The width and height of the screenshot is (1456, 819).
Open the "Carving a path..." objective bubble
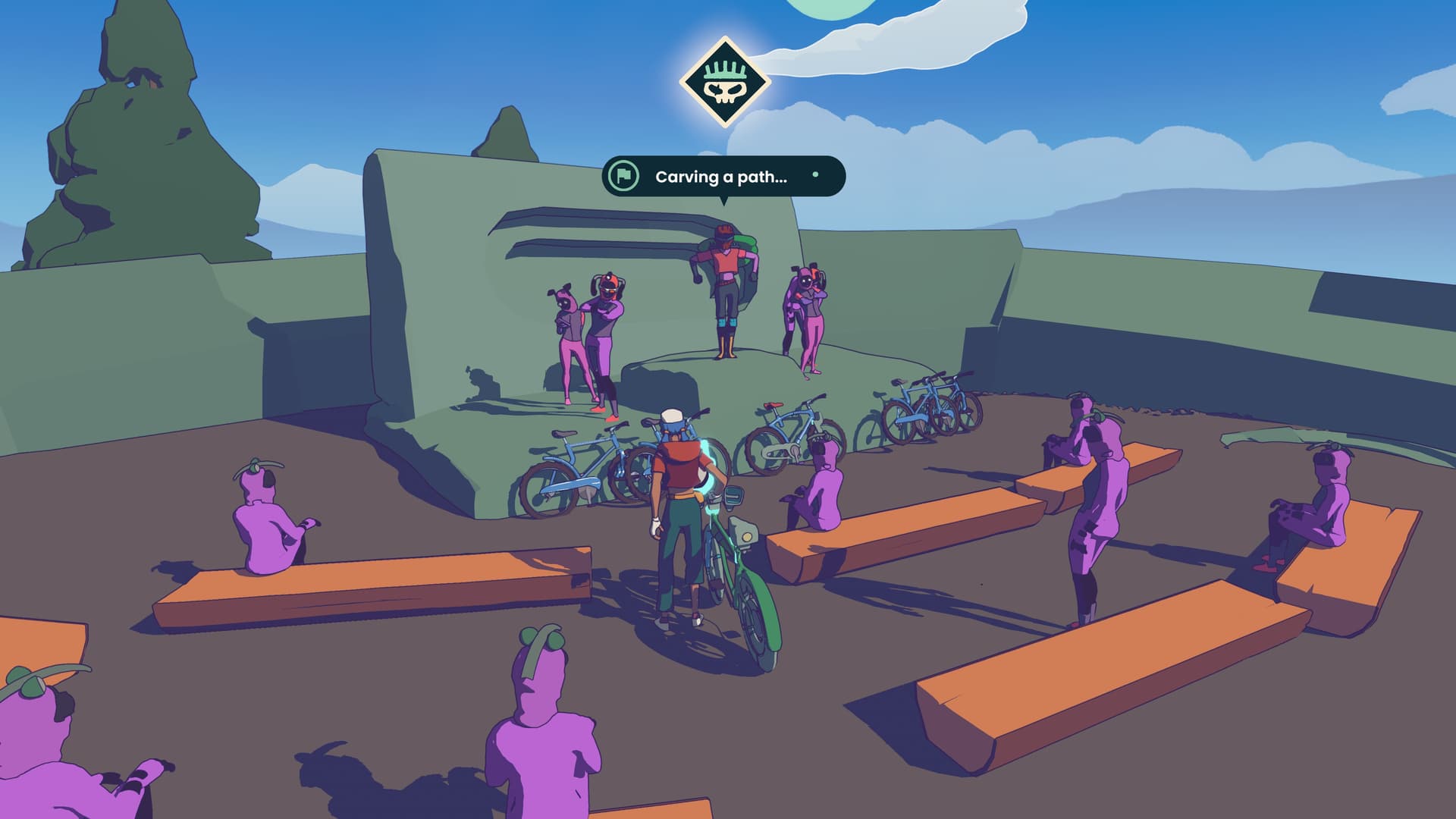coord(723,177)
